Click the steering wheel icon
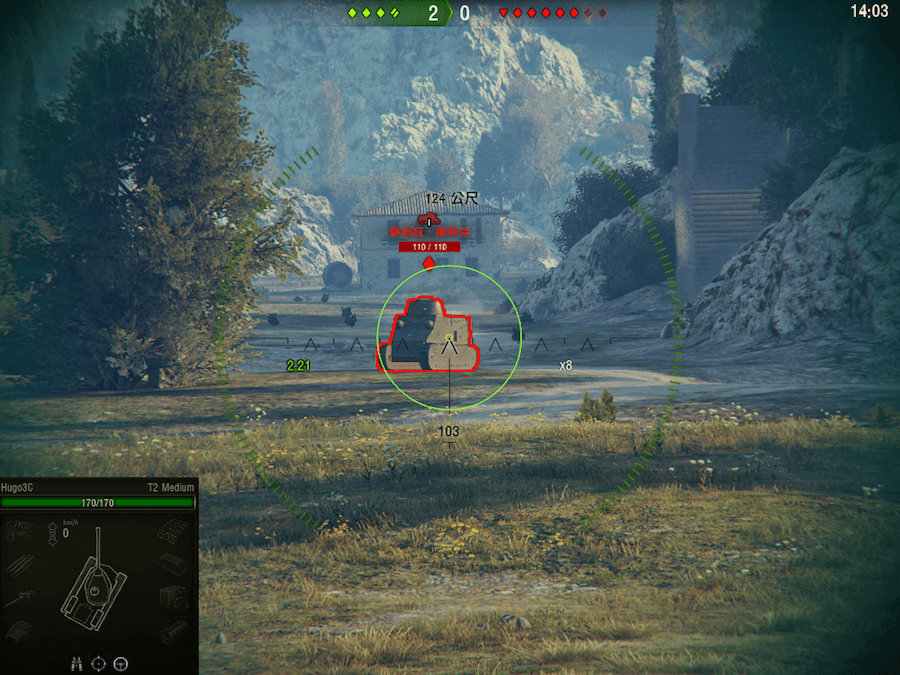The image size is (900, 675). tap(121, 662)
